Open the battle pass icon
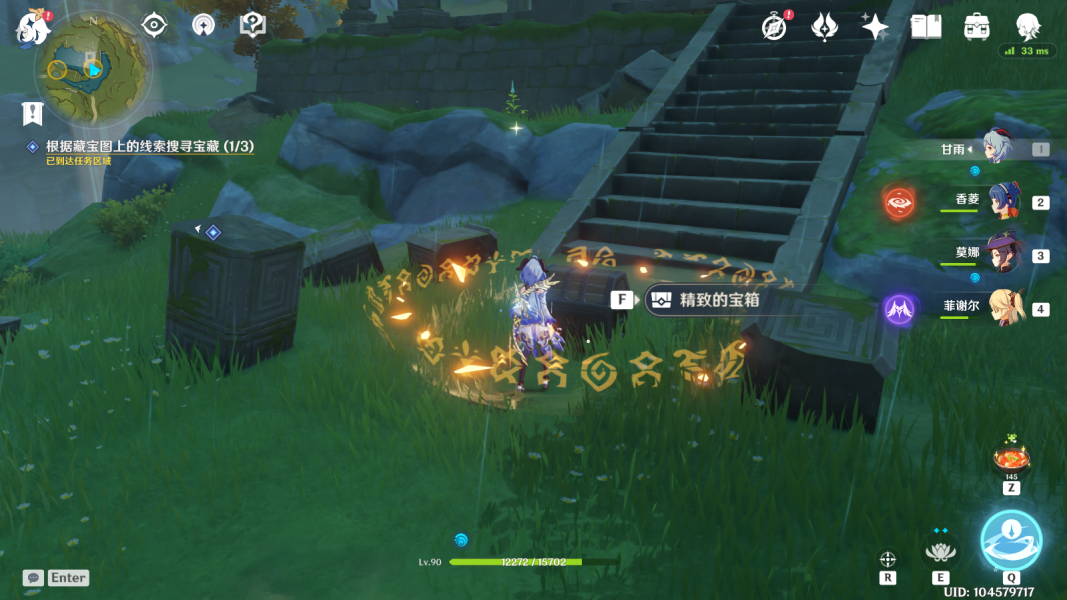The image size is (1067, 600). 824,27
